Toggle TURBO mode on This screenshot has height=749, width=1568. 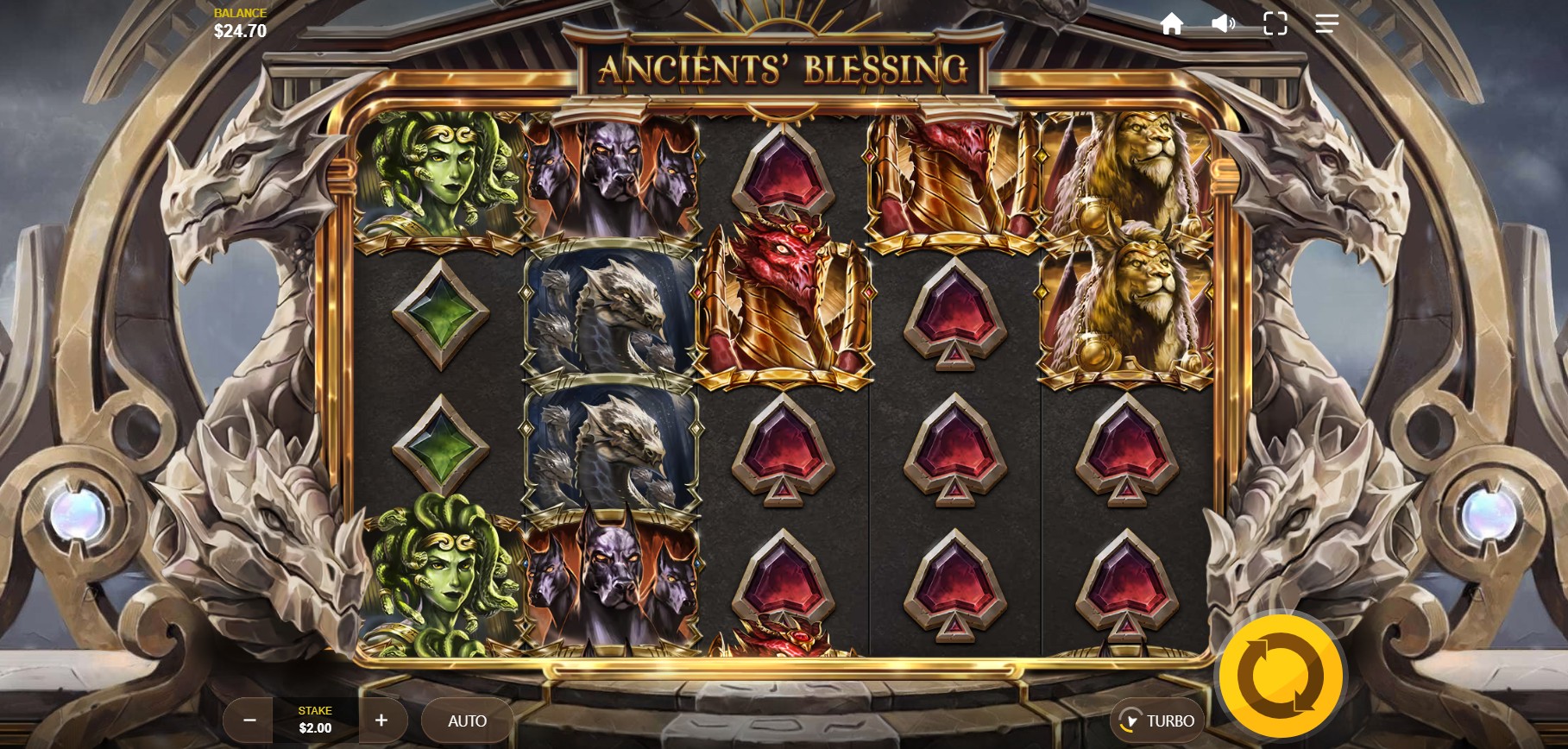coord(1156,719)
